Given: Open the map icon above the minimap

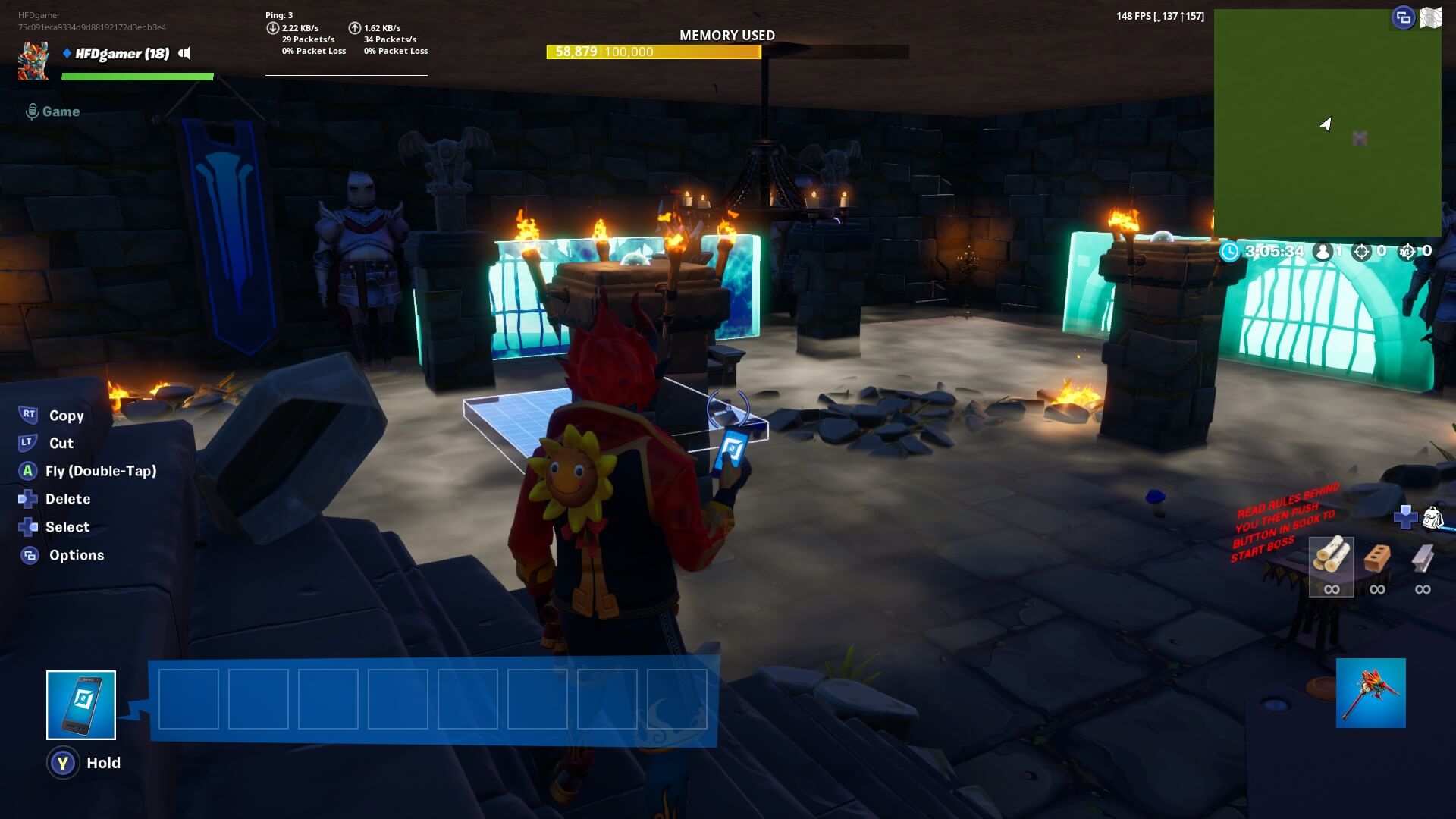Looking at the screenshot, I should tap(1432, 17).
